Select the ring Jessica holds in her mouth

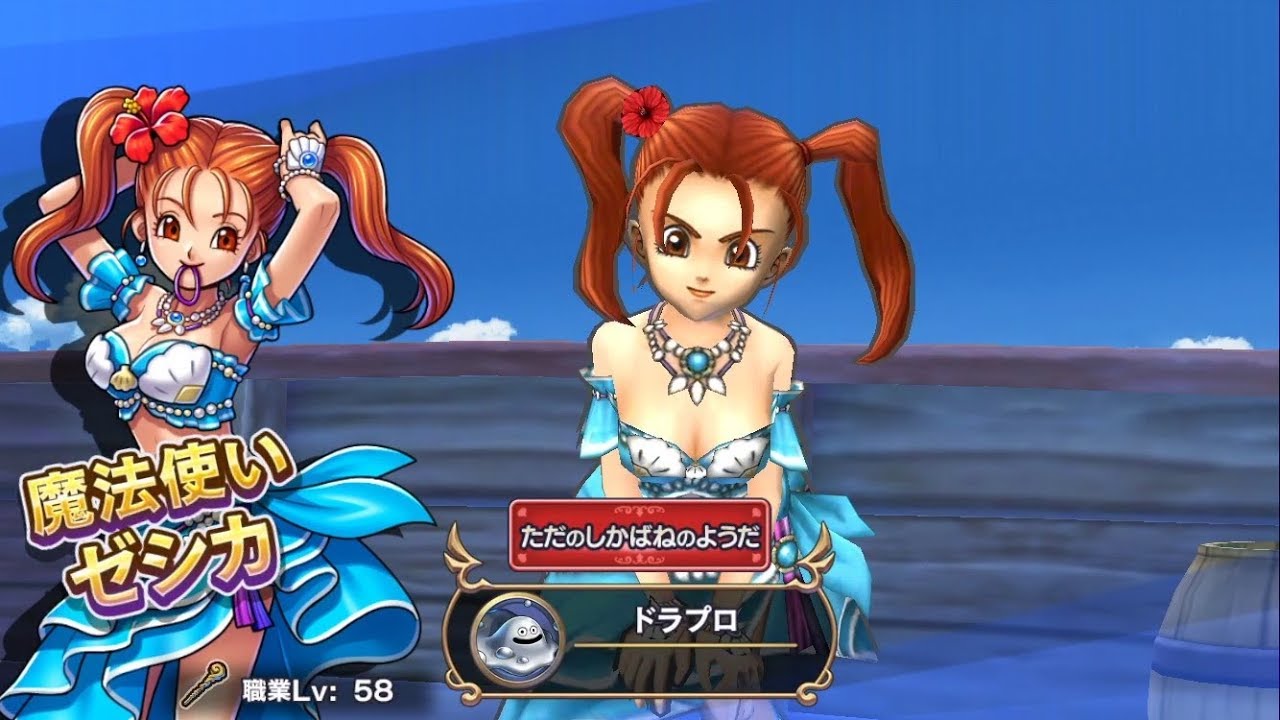[x=188, y=283]
